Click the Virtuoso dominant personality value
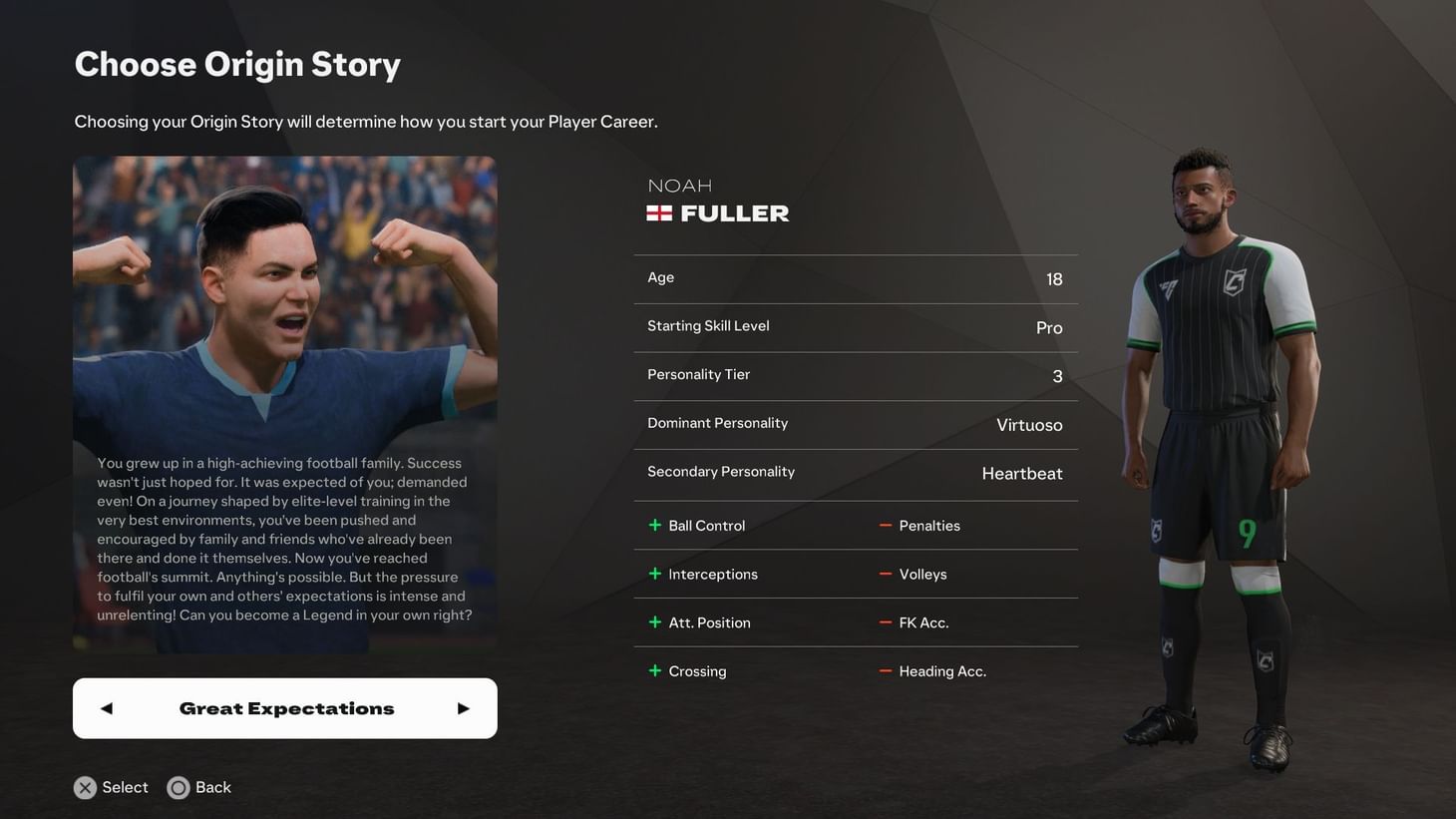 (x=1030, y=424)
